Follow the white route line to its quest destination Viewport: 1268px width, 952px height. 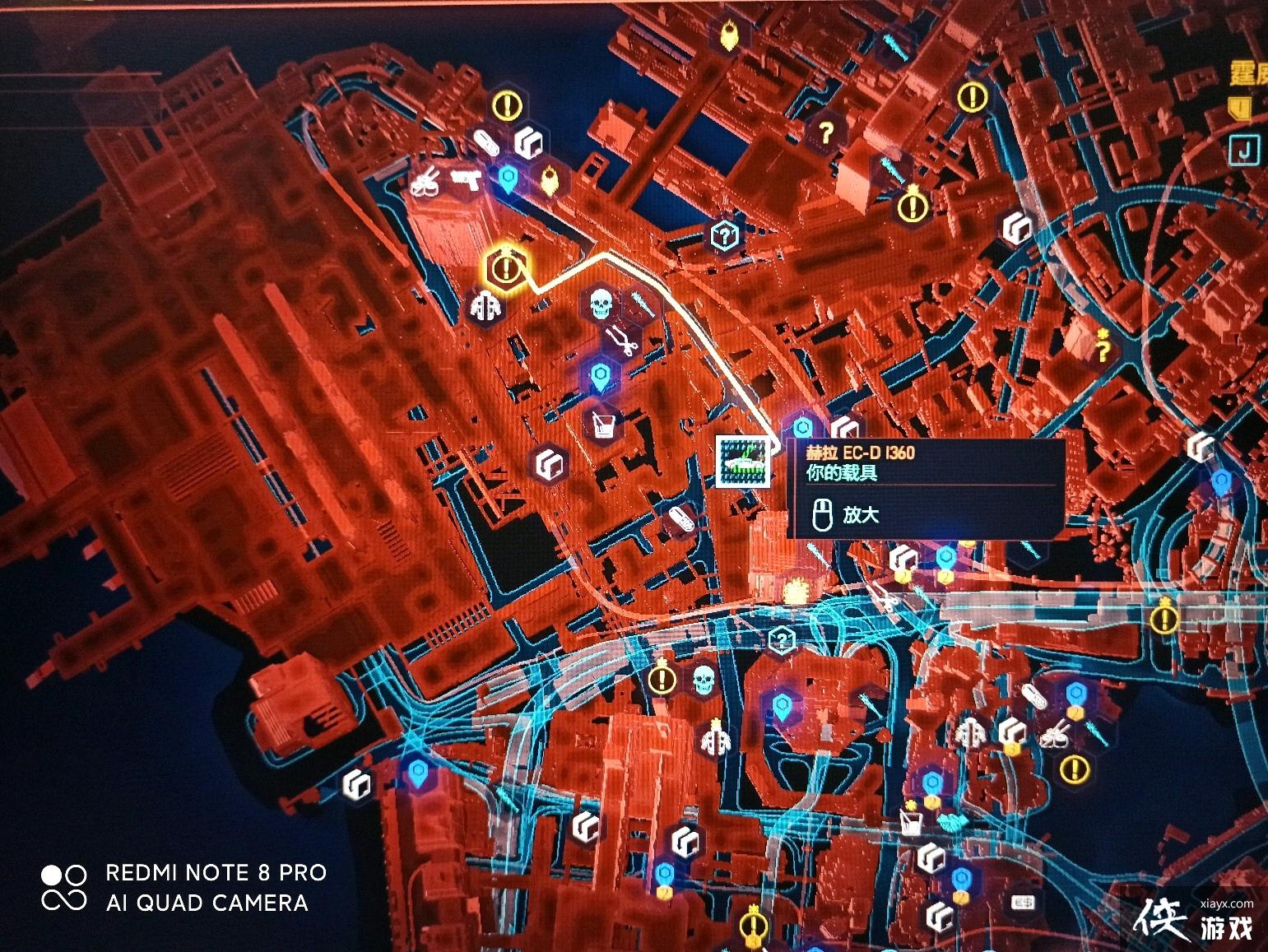point(505,269)
